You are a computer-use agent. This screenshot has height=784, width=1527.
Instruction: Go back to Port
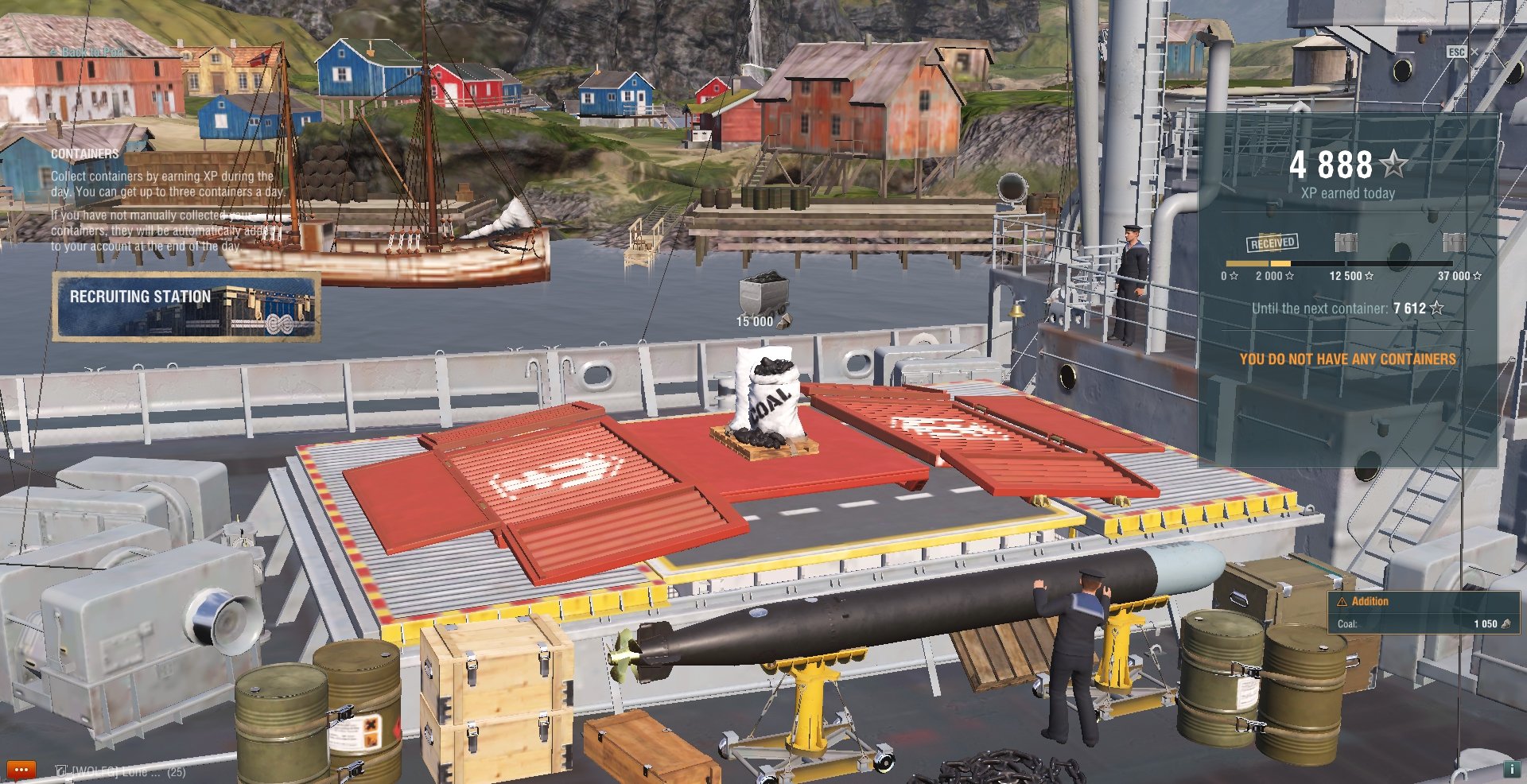point(87,52)
